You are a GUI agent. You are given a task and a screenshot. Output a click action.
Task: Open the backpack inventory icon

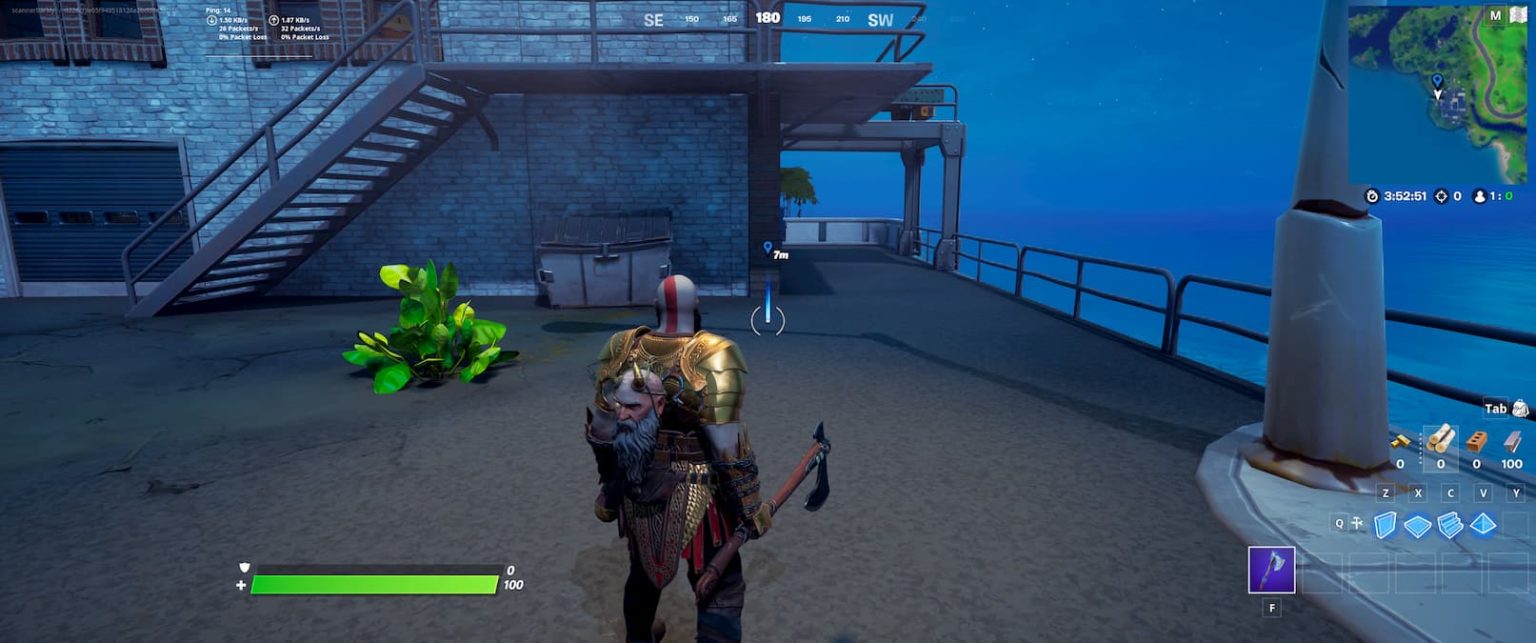pyautogui.click(x=1520, y=408)
